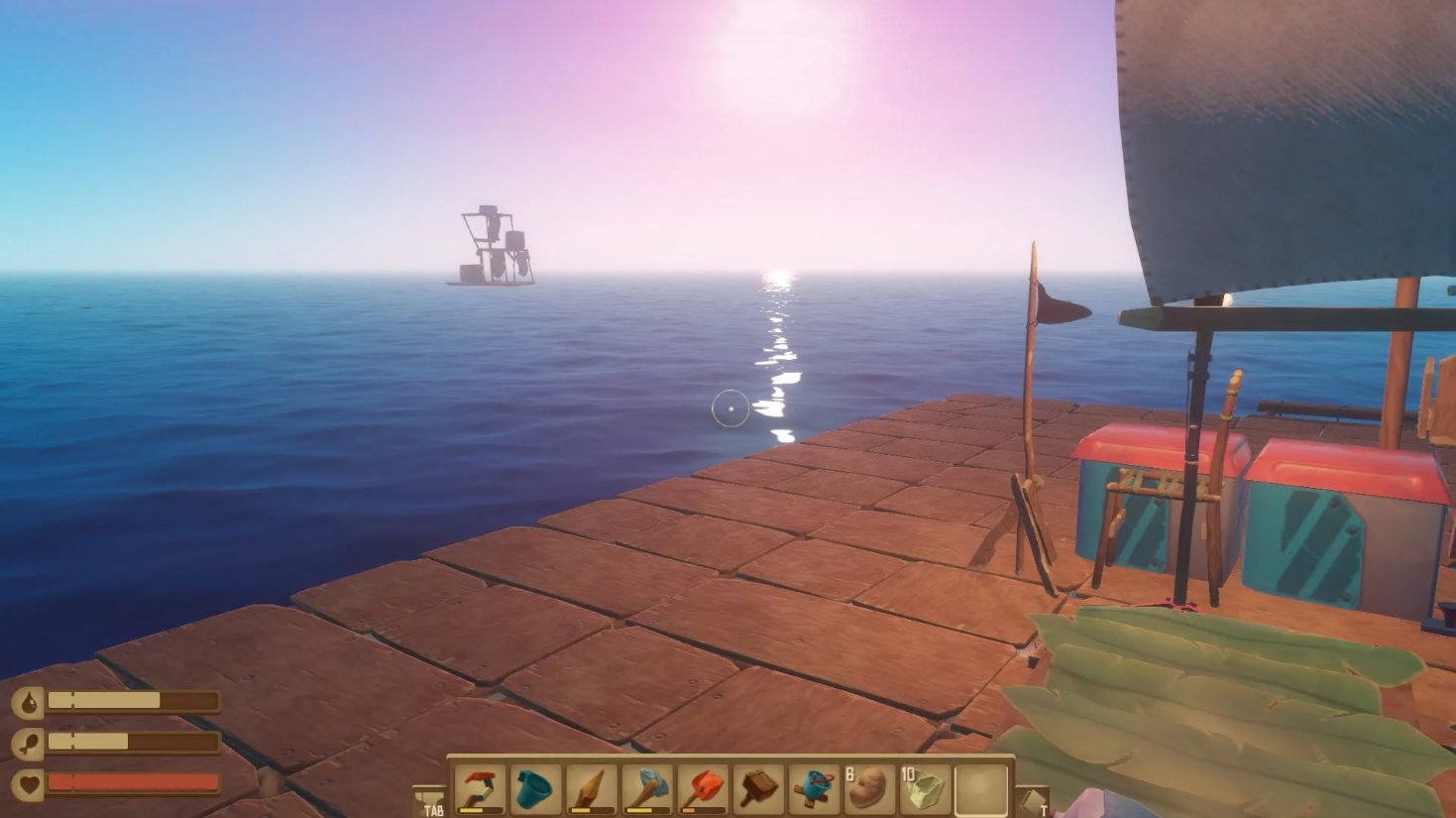Click the crosshair dot in screen center
This screenshot has height=818, width=1456.
point(729,410)
